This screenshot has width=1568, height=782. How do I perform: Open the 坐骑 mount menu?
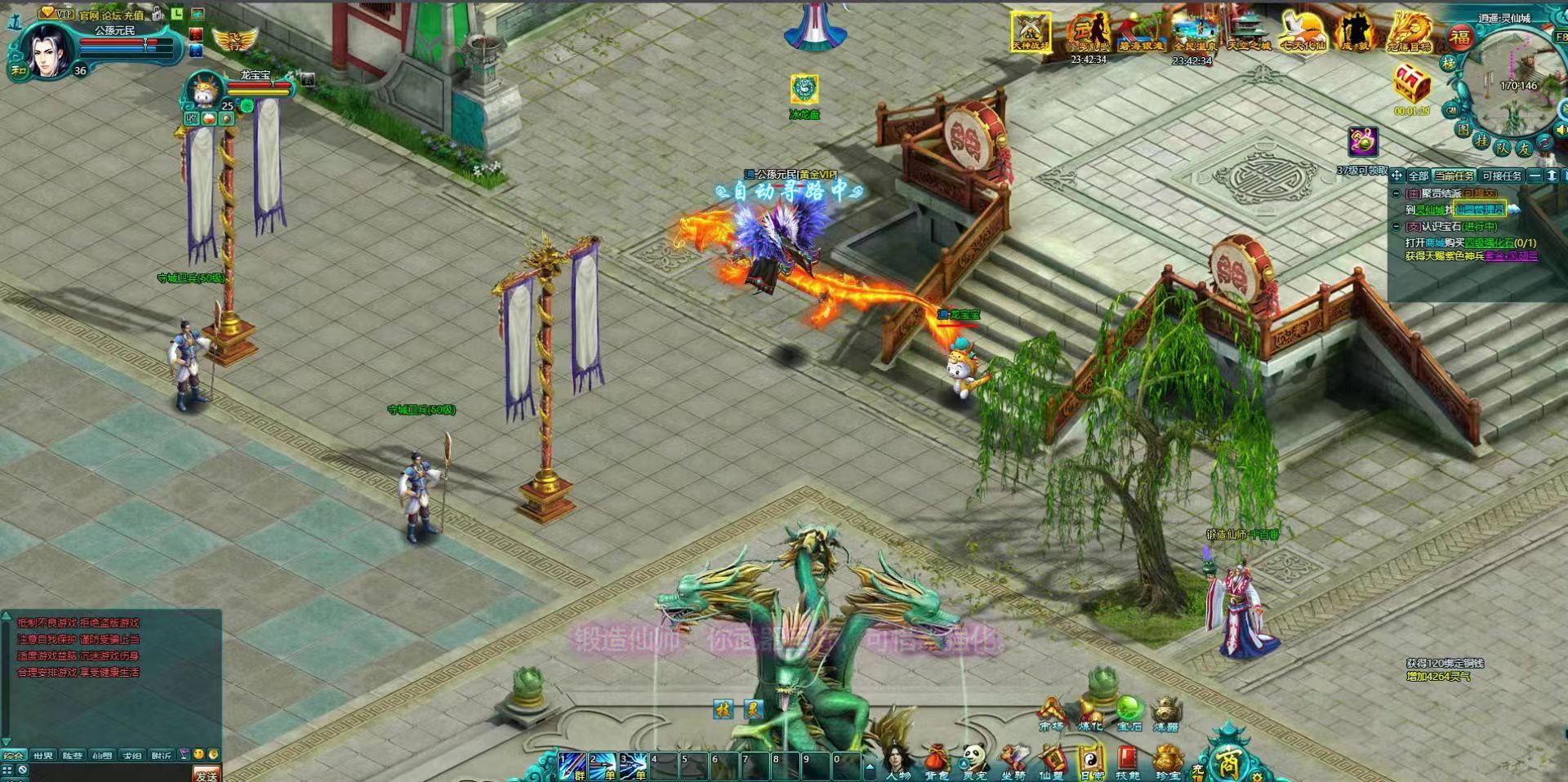(1013, 761)
